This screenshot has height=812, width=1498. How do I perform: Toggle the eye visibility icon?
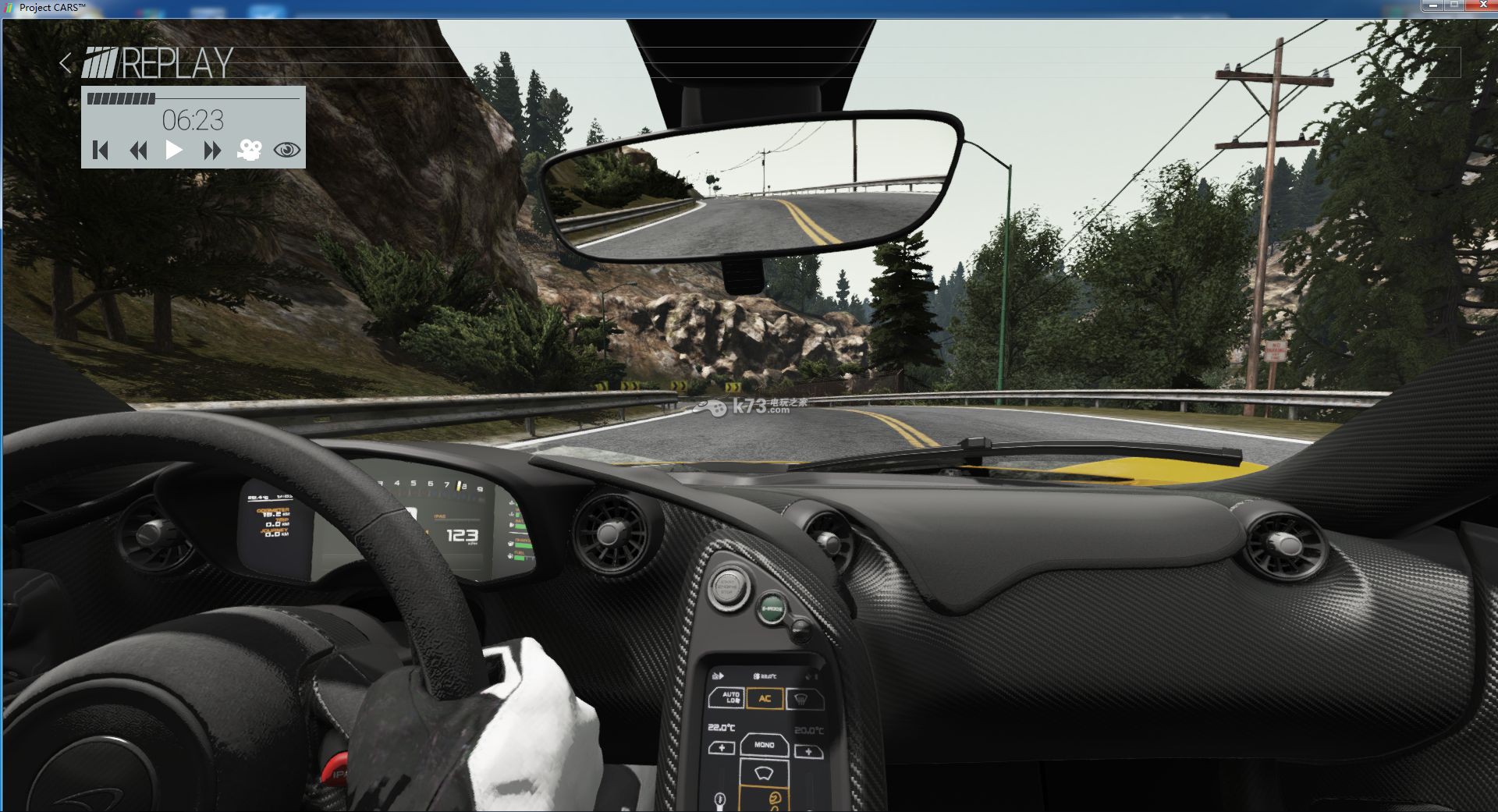pos(287,150)
